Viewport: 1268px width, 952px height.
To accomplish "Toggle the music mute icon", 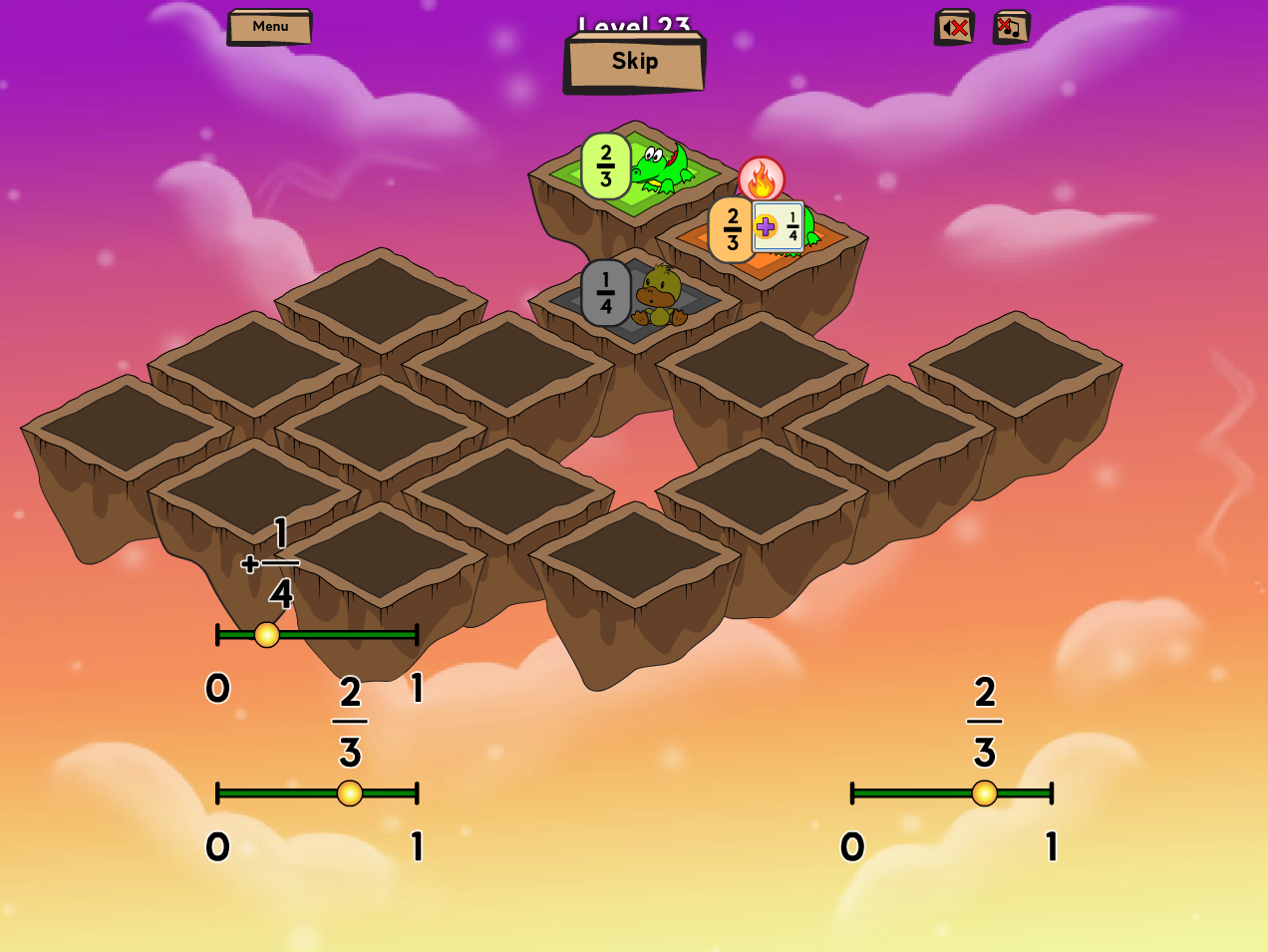I will (x=1011, y=28).
